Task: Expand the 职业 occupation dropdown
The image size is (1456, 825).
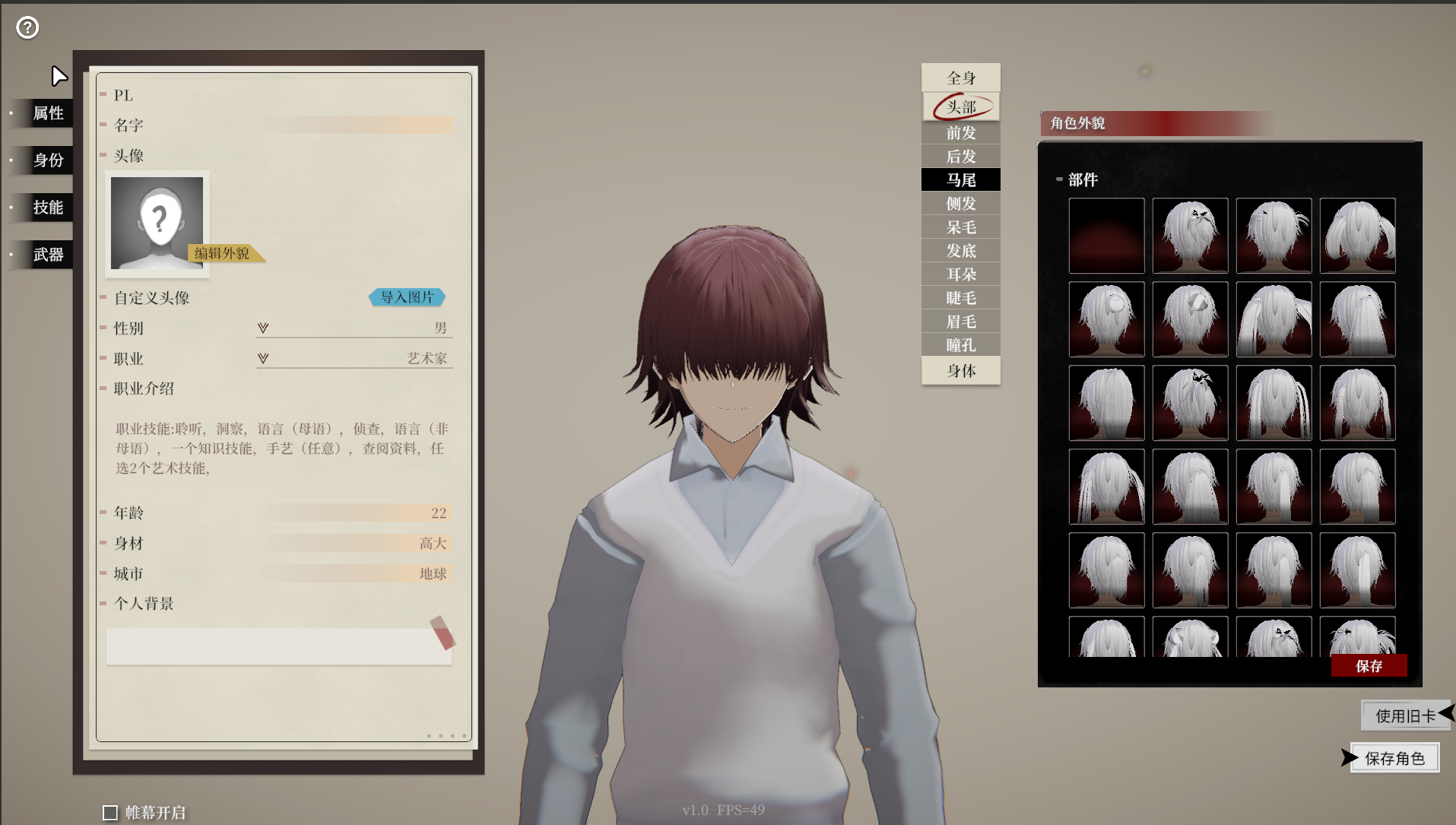Action: coord(262,358)
